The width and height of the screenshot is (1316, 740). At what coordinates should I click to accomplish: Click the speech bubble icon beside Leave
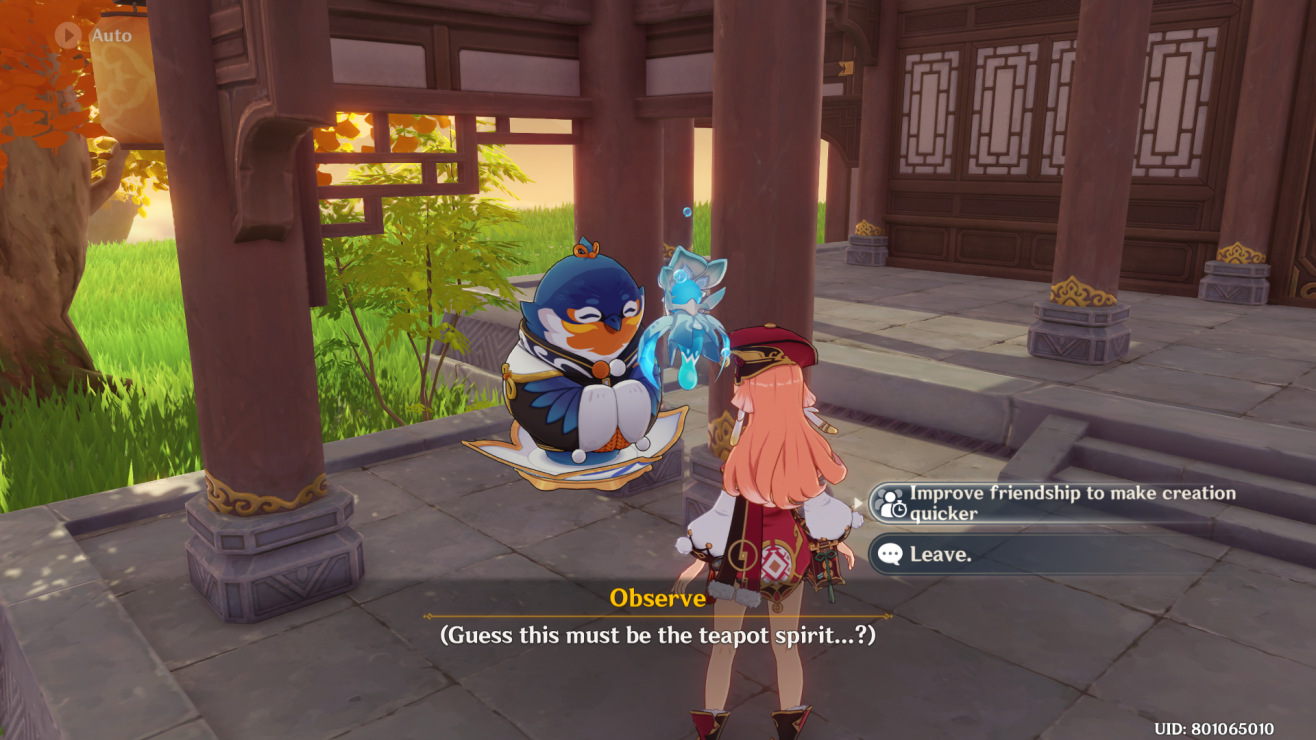[x=890, y=555]
